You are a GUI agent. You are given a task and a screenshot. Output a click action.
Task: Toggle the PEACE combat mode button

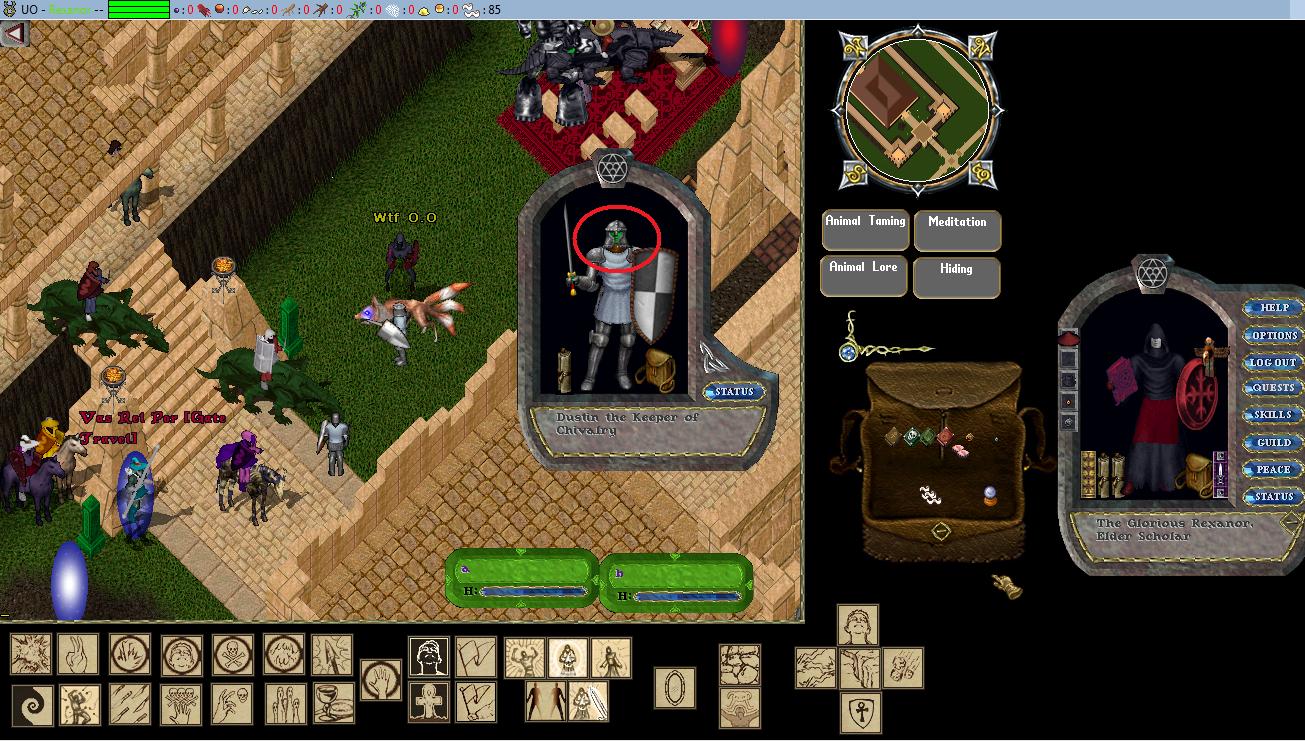pyautogui.click(x=1273, y=469)
